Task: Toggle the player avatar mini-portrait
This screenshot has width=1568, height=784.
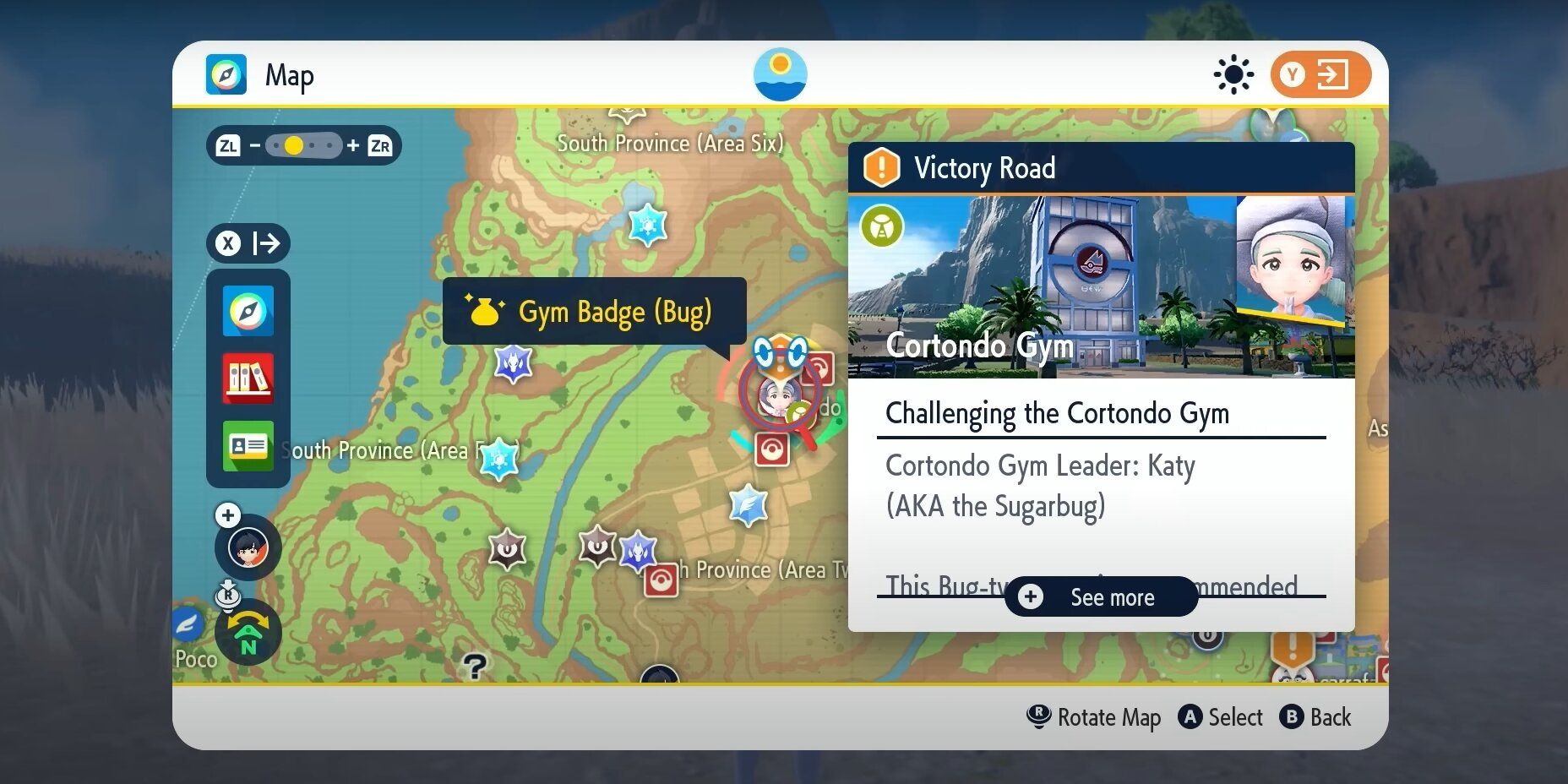Action: (248, 547)
